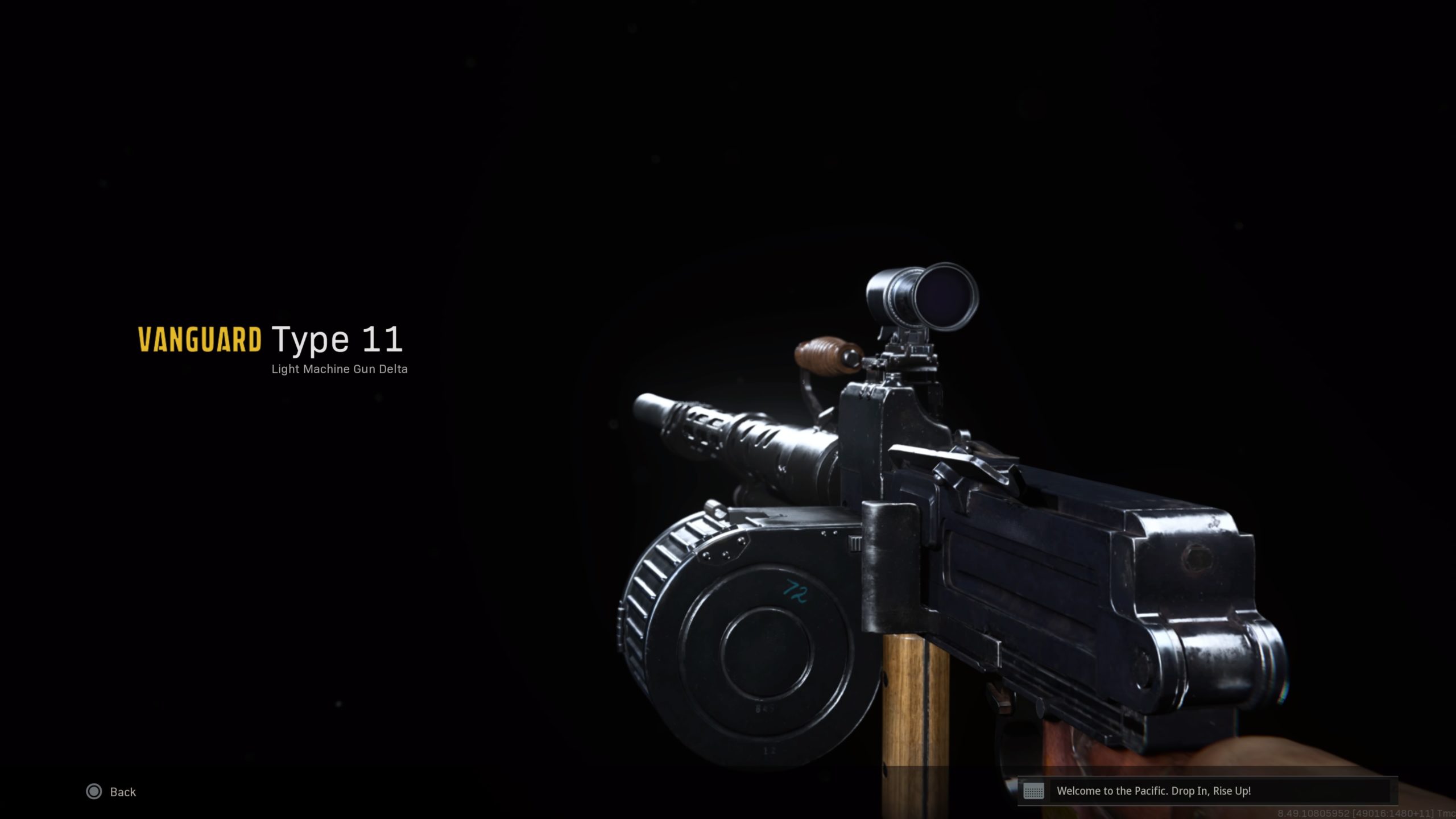Open the Type 11 weapon details dropdown
Screen dimensions: 1456x819
[338, 340]
